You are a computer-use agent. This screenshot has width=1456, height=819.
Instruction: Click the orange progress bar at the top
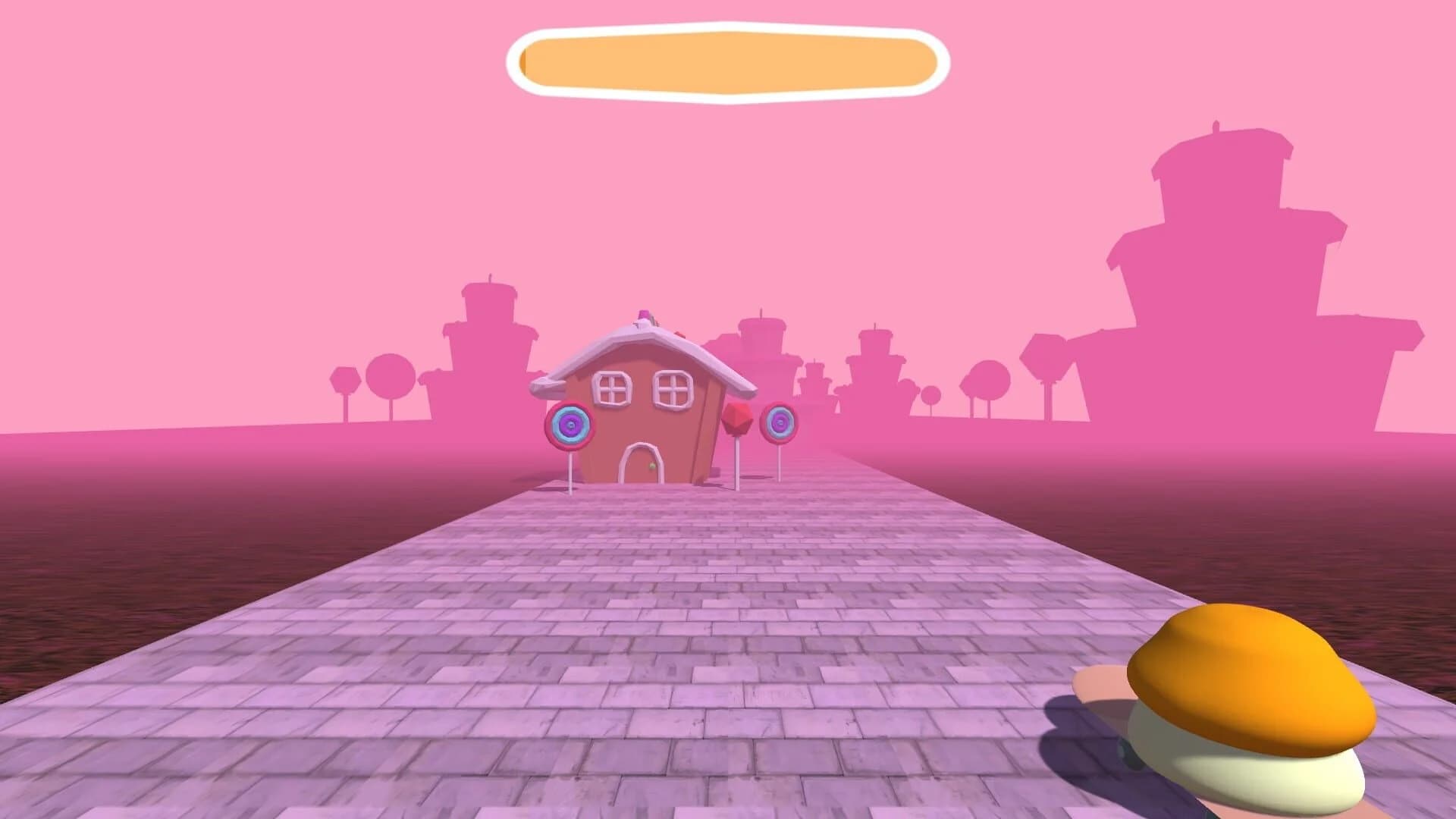[x=728, y=61]
